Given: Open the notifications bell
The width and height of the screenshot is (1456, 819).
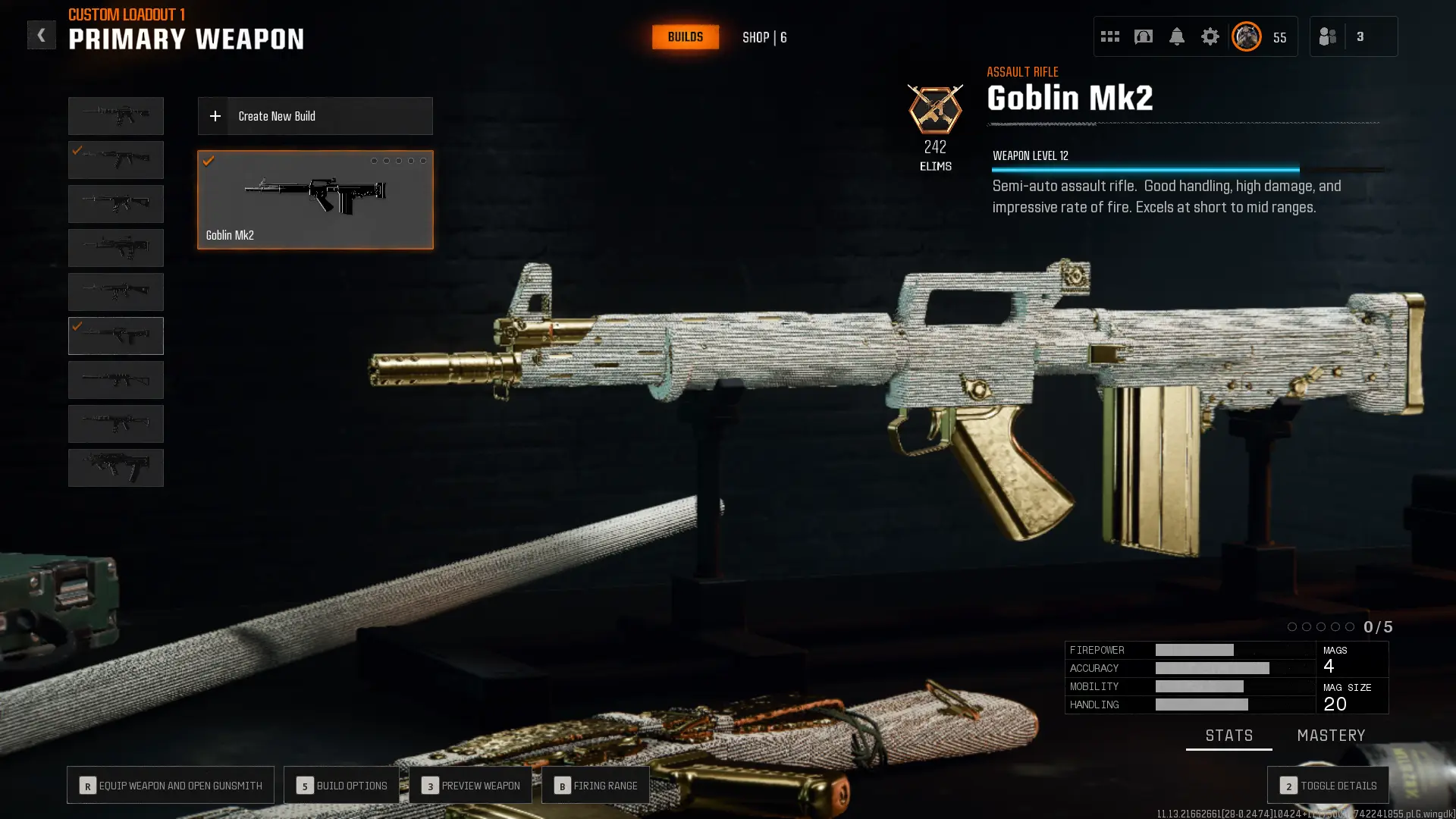Looking at the screenshot, I should (x=1177, y=36).
